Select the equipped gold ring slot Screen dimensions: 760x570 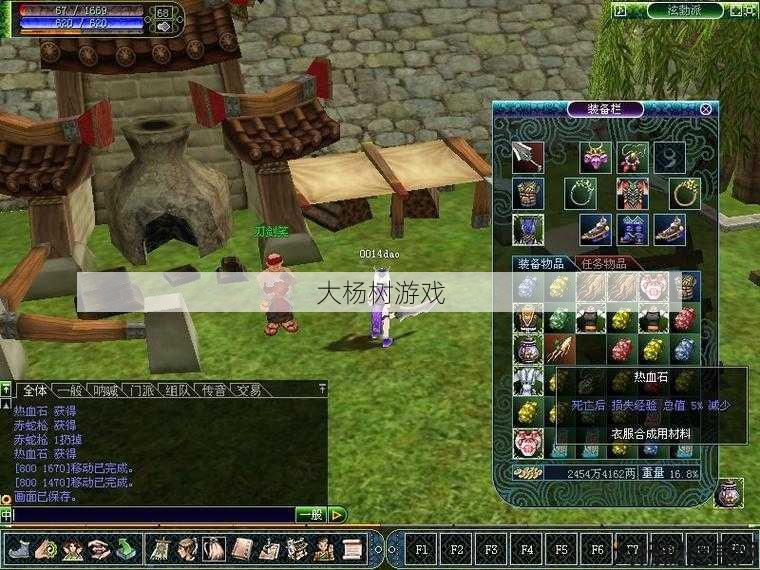click(x=684, y=193)
